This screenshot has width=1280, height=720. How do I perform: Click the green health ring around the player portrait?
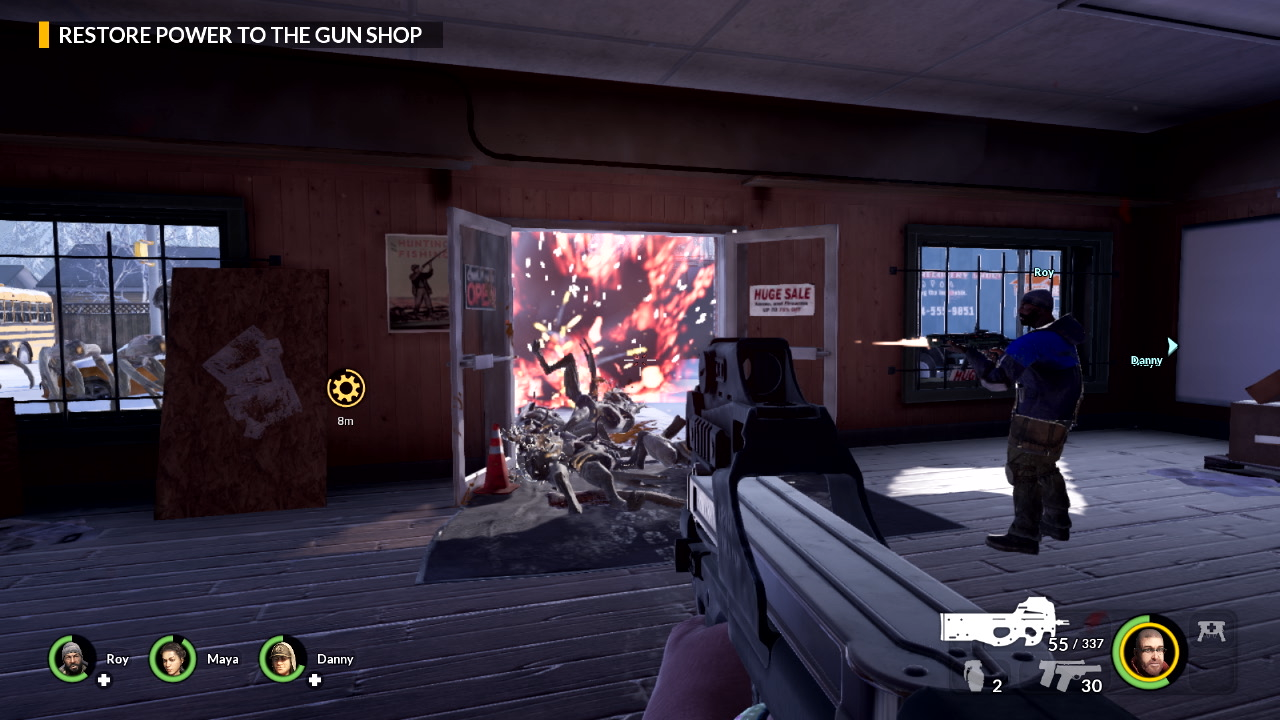(x=1117, y=651)
